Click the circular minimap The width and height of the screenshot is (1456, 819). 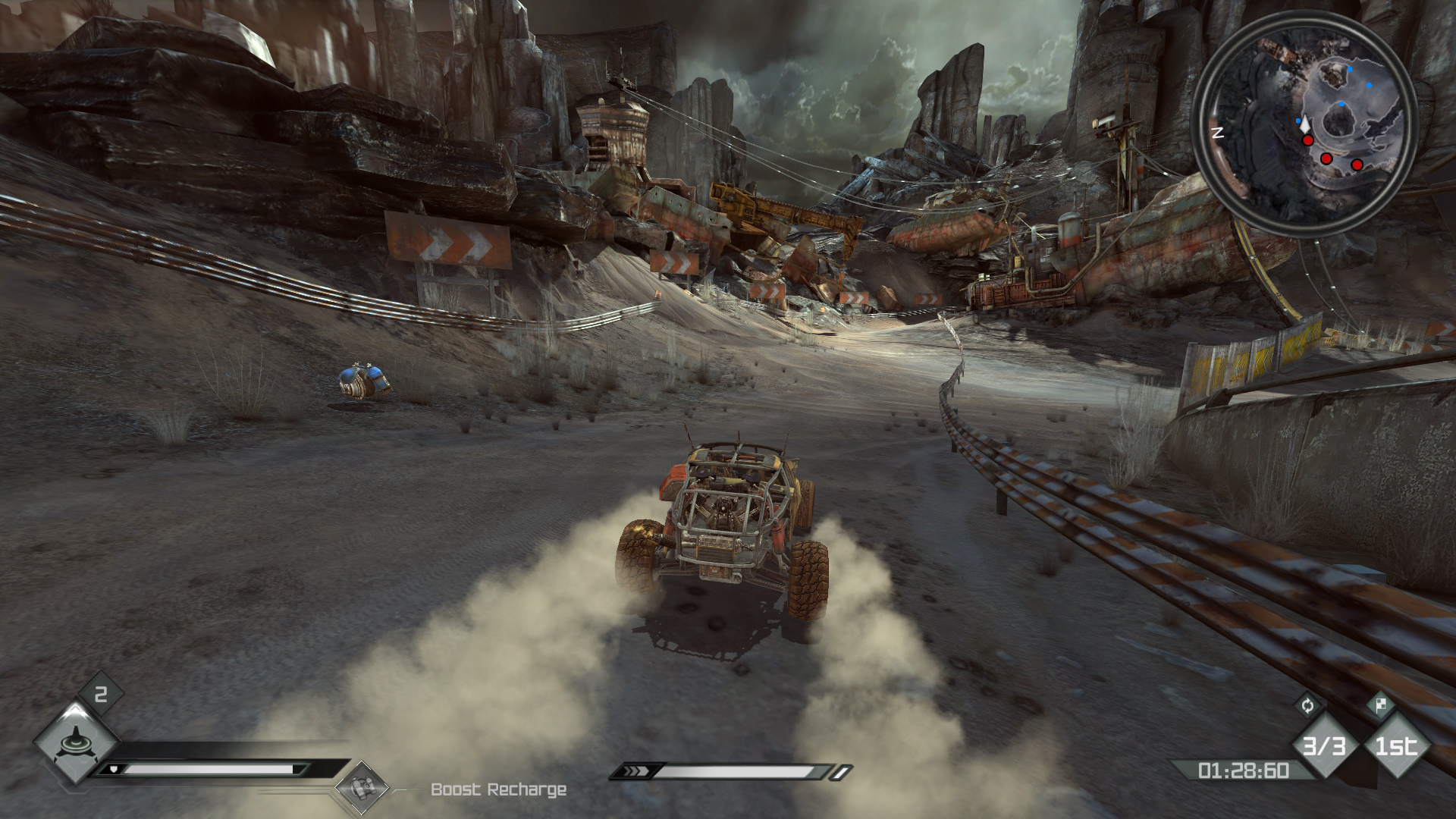pyautogui.click(x=1304, y=123)
